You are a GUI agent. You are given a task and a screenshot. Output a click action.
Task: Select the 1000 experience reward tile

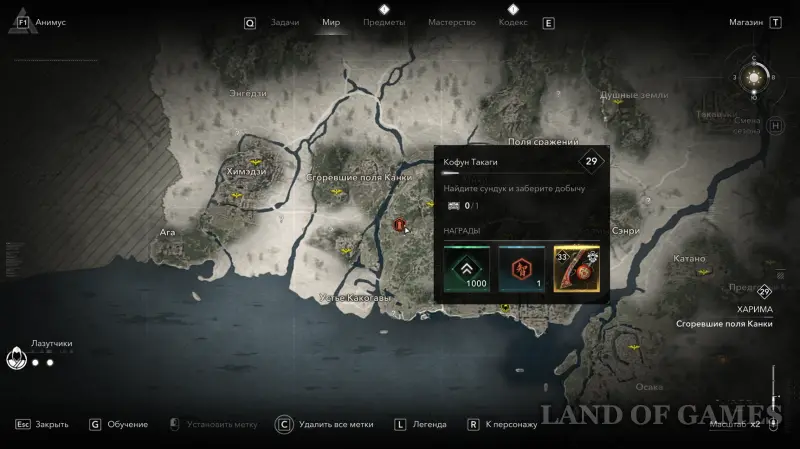coord(468,269)
